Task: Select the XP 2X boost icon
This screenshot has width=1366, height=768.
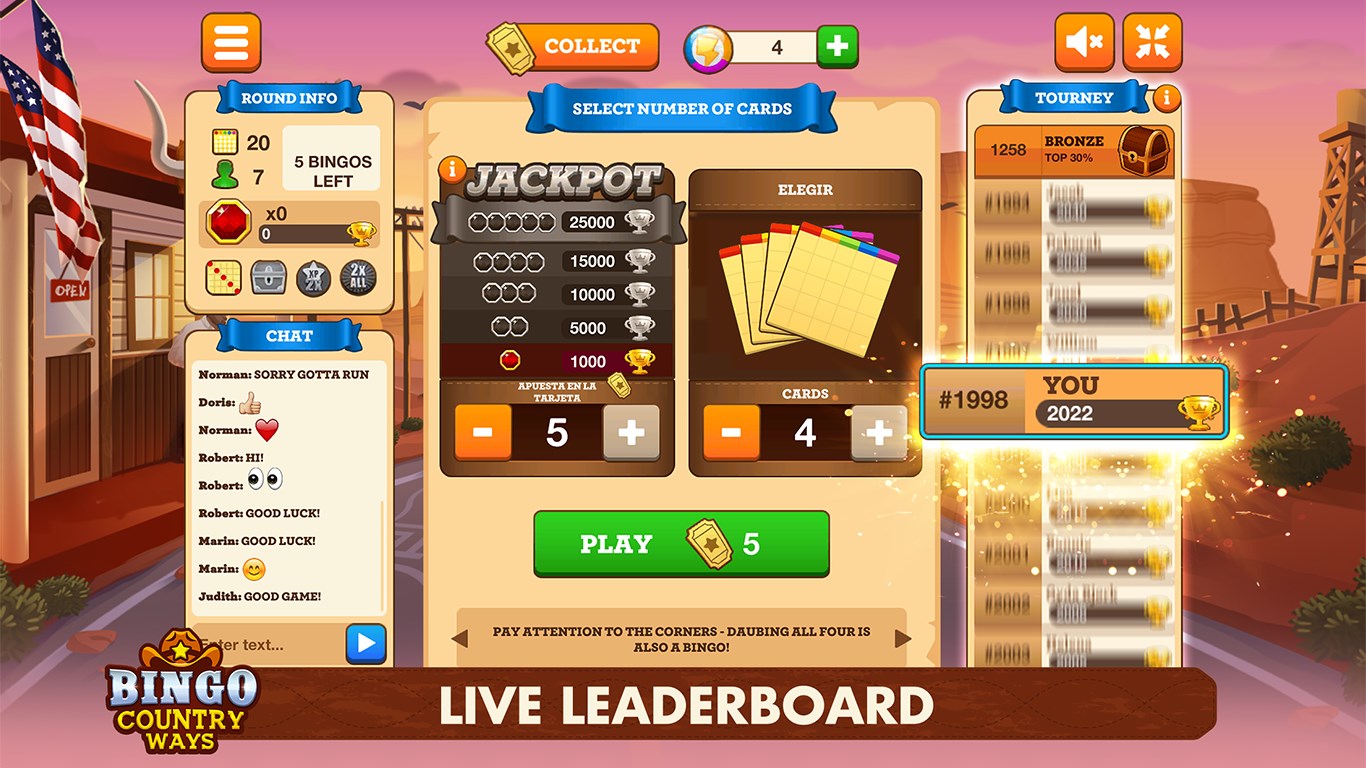Action: (312, 277)
